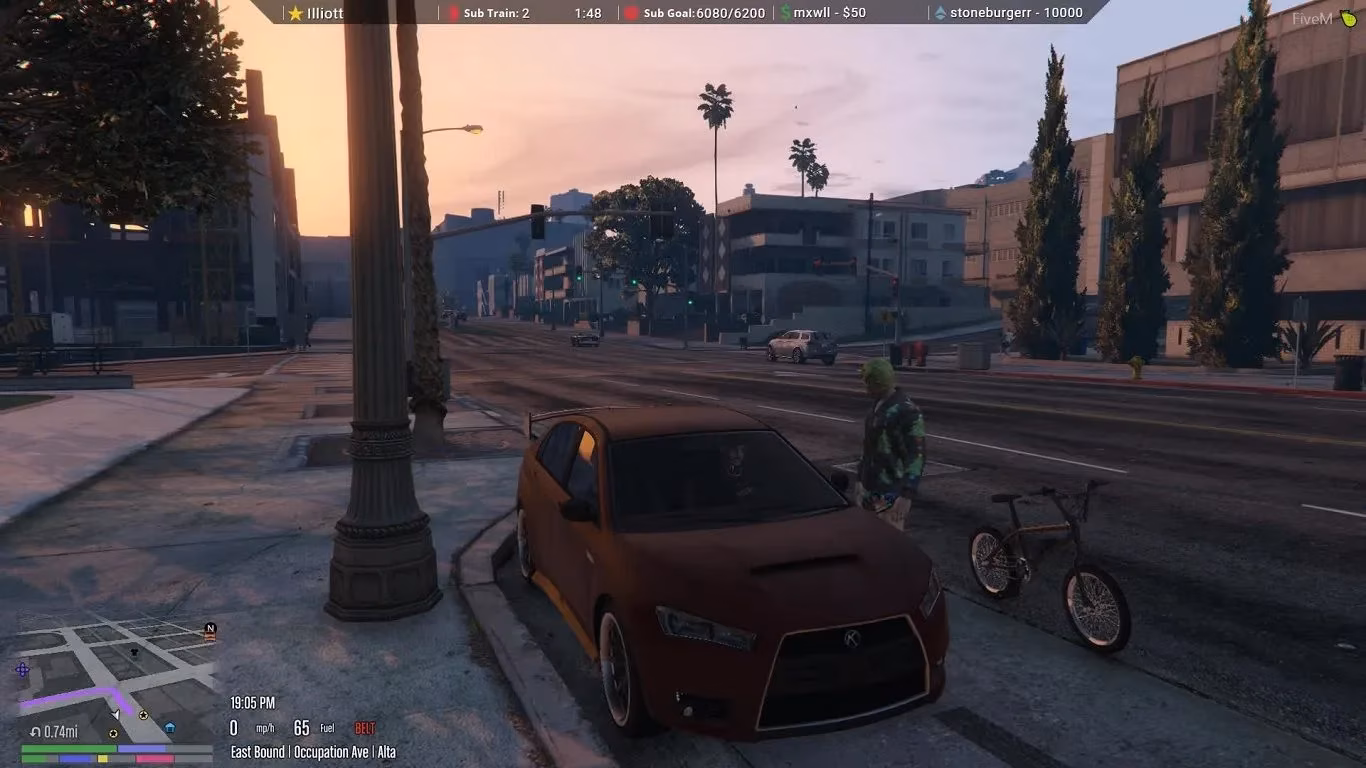Click a yellow star marker on the minimap
This screenshot has width=1366, height=768.
coord(143,715)
